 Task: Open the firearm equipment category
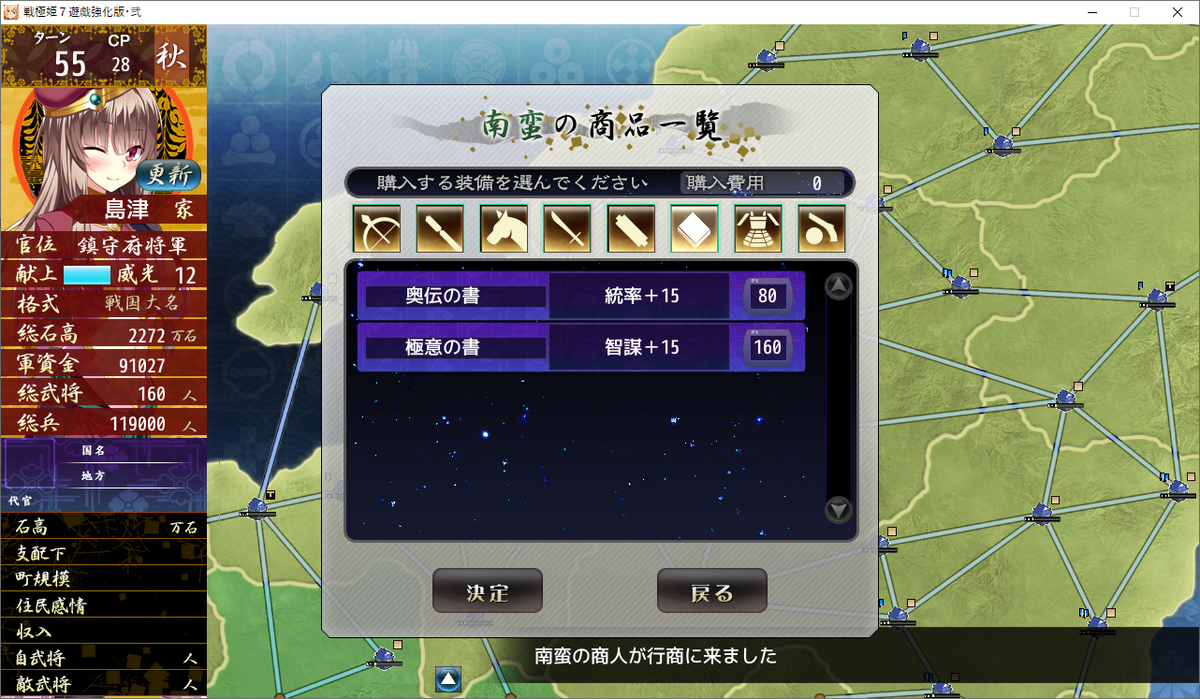tap(822, 229)
